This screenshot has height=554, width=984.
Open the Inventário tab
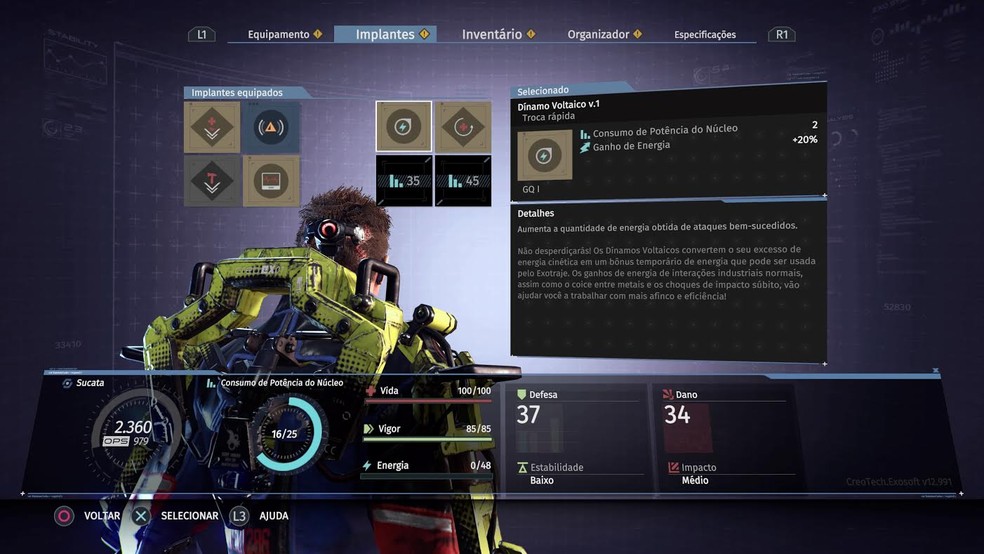coord(492,34)
